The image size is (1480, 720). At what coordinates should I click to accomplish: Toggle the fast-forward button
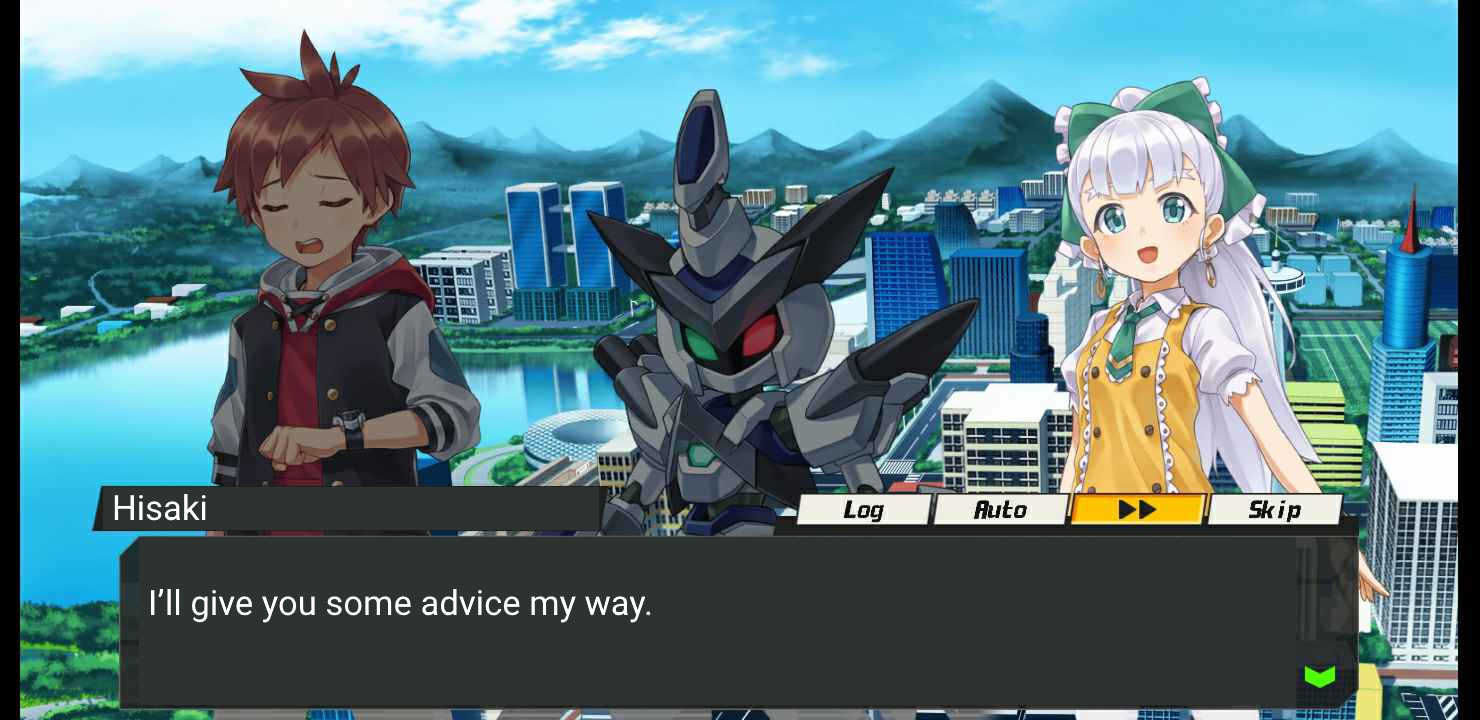tap(1137, 510)
